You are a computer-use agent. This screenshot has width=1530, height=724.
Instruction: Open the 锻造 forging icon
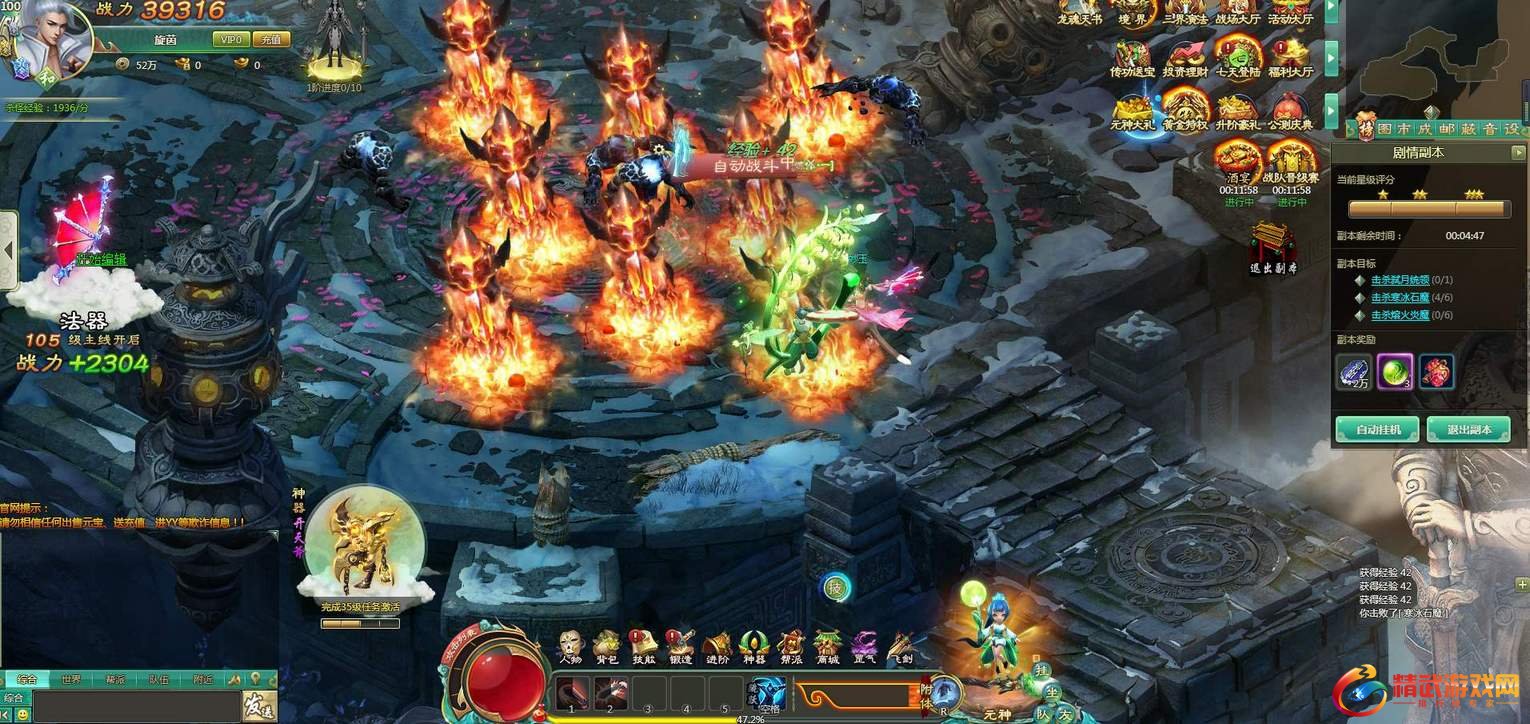(681, 647)
